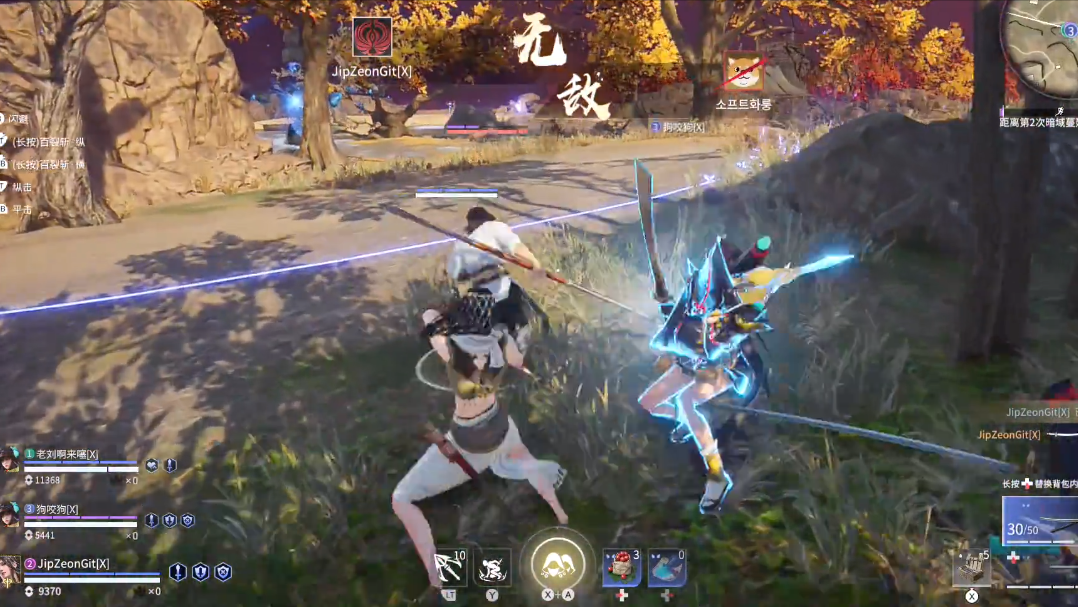
Task: Click own JipZeonGit portrait in squad list
Action: 10,569
